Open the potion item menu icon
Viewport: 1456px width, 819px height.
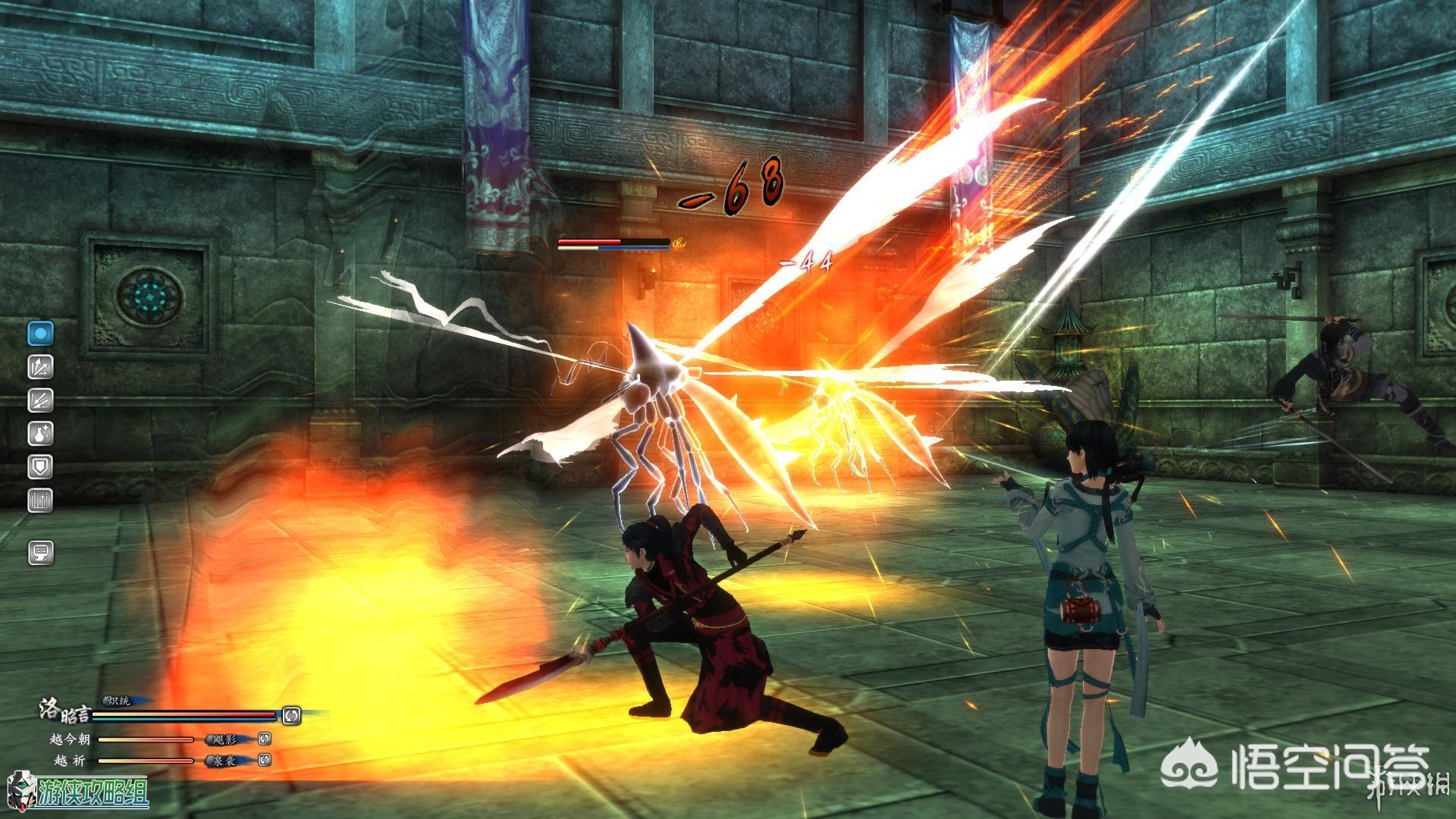pyautogui.click(x=41, y=433)
